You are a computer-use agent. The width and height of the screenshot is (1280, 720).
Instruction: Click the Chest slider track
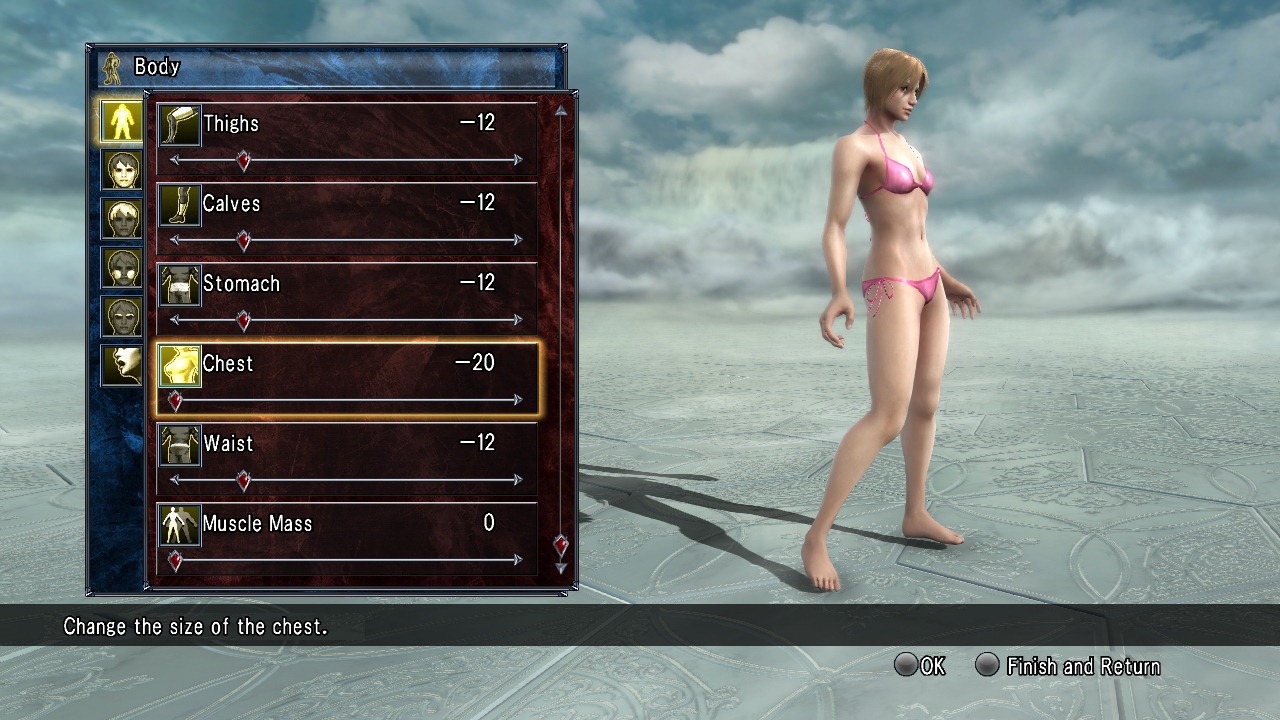pyautogui.click(x=380, y=400)
